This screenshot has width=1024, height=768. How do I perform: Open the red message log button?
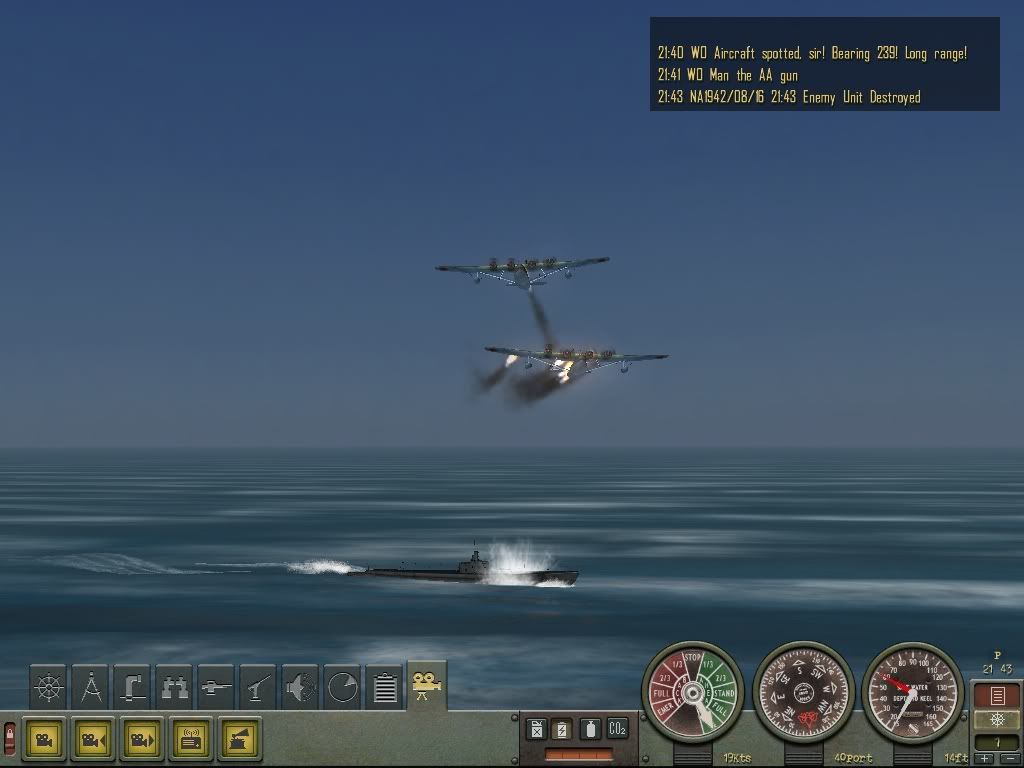(996, 695)
